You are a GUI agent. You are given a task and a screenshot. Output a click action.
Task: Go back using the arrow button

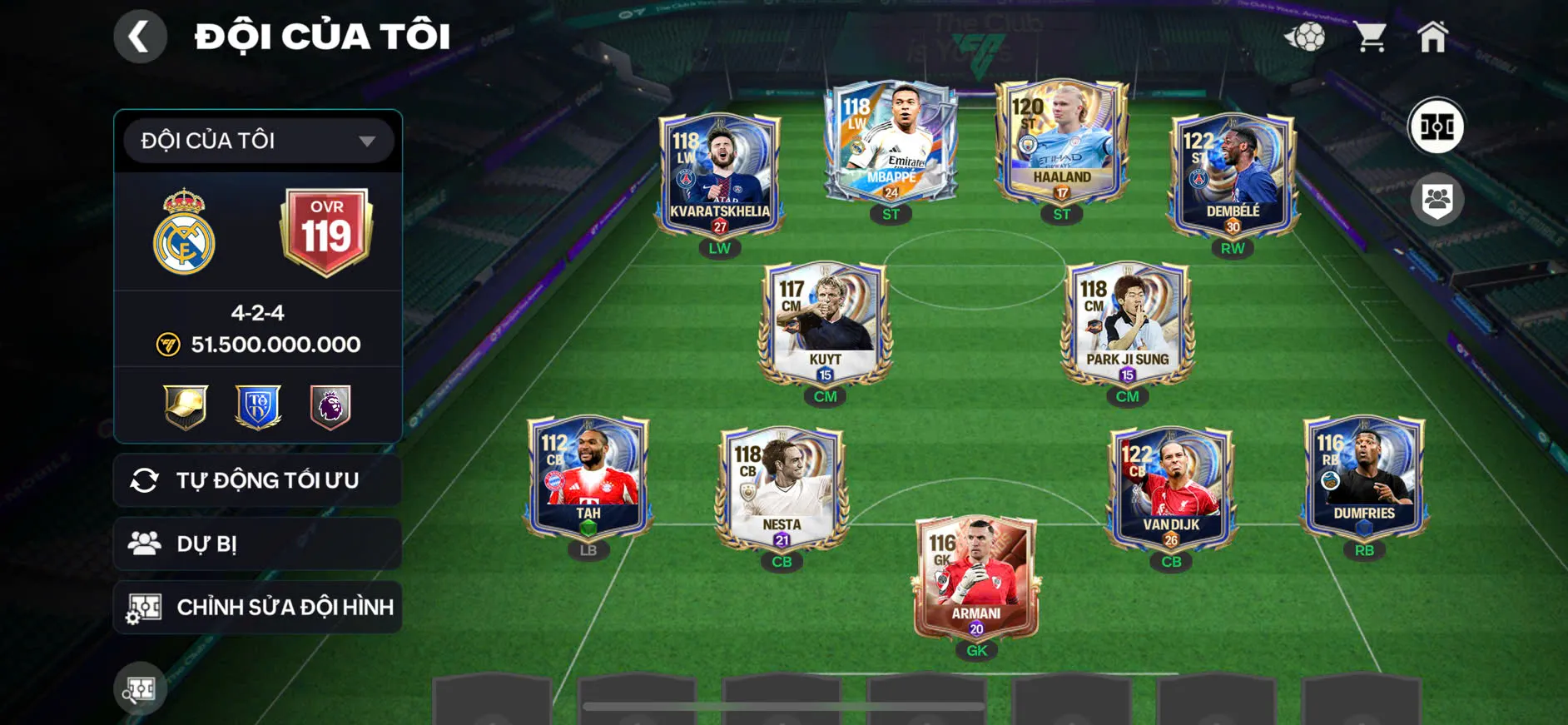pos(140,37)
